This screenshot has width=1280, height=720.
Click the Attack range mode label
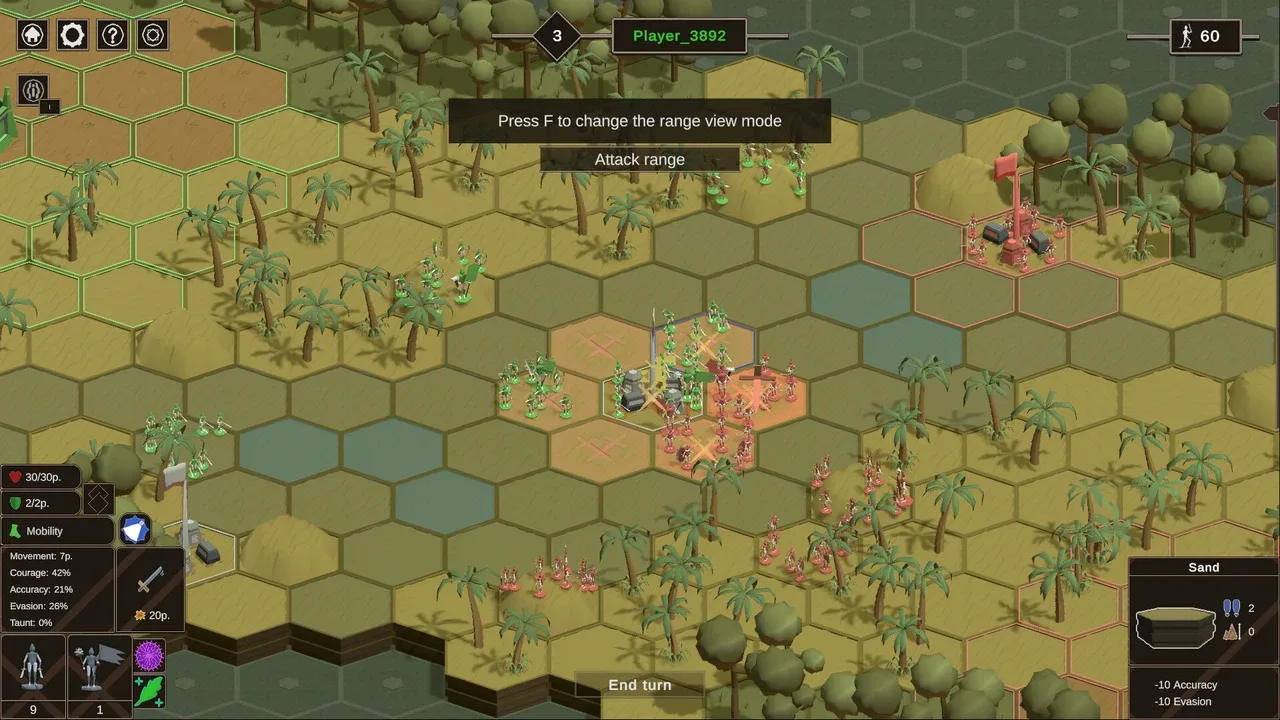pos(640,160)
